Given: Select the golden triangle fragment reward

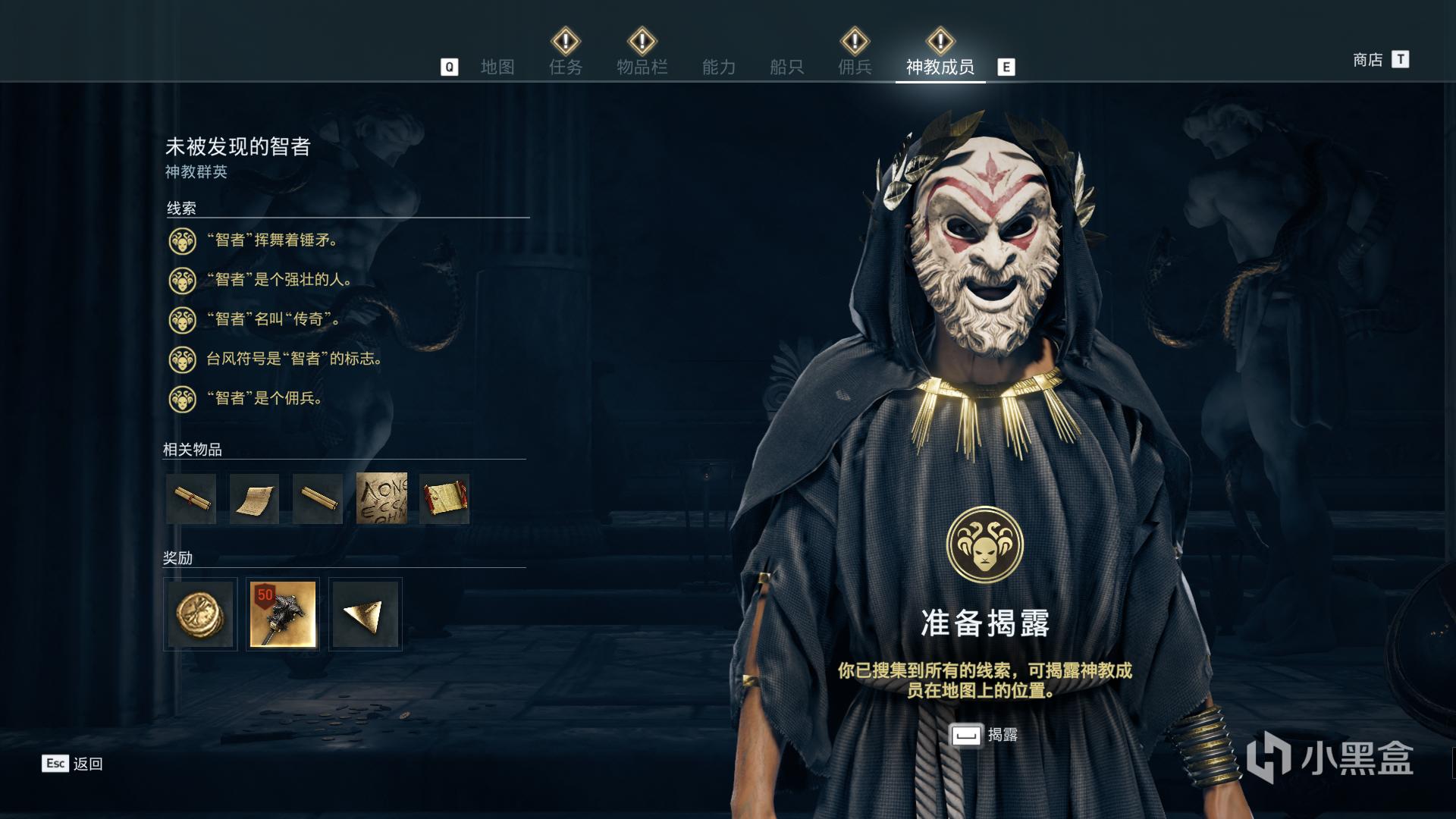Looking at the screenshot, I should click(x=365, y=614).
